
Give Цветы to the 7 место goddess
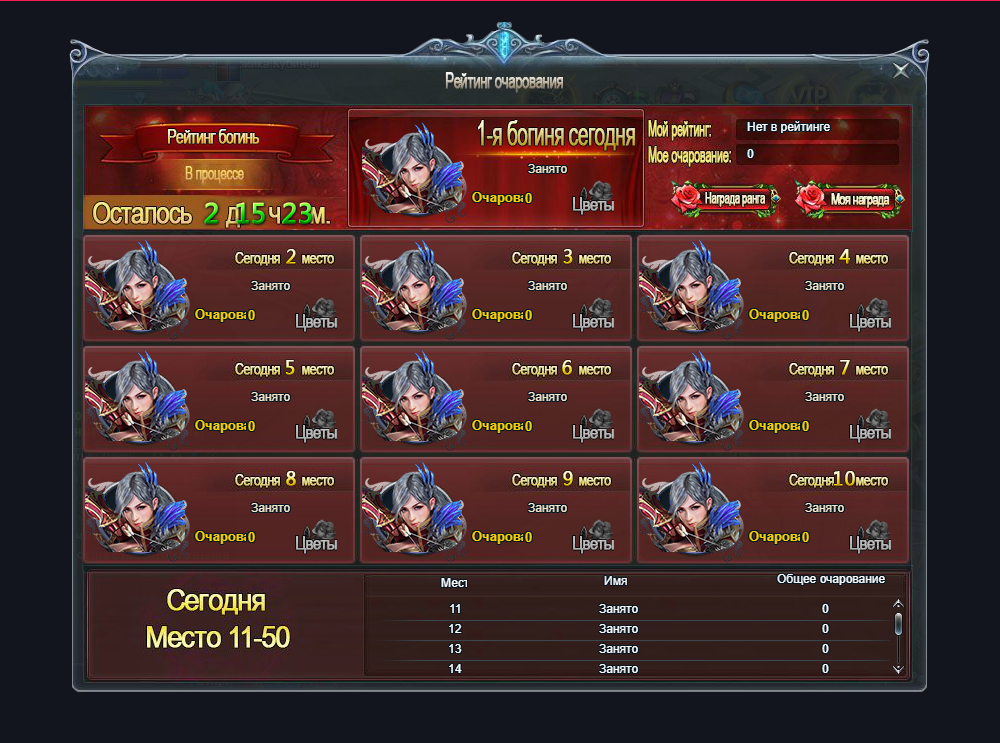[x=870, y=427]
